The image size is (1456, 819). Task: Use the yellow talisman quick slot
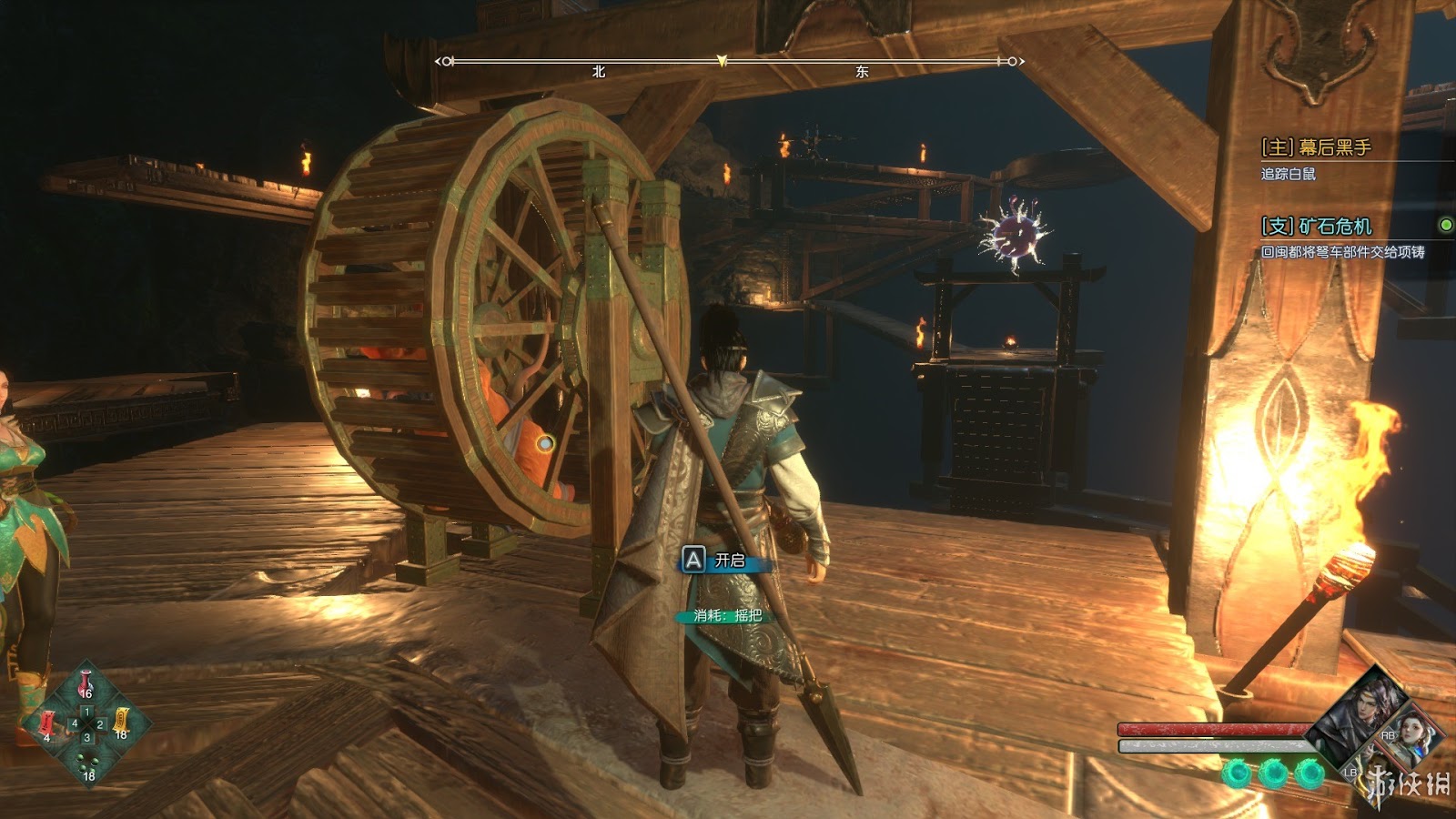click(x=121, y=723)
